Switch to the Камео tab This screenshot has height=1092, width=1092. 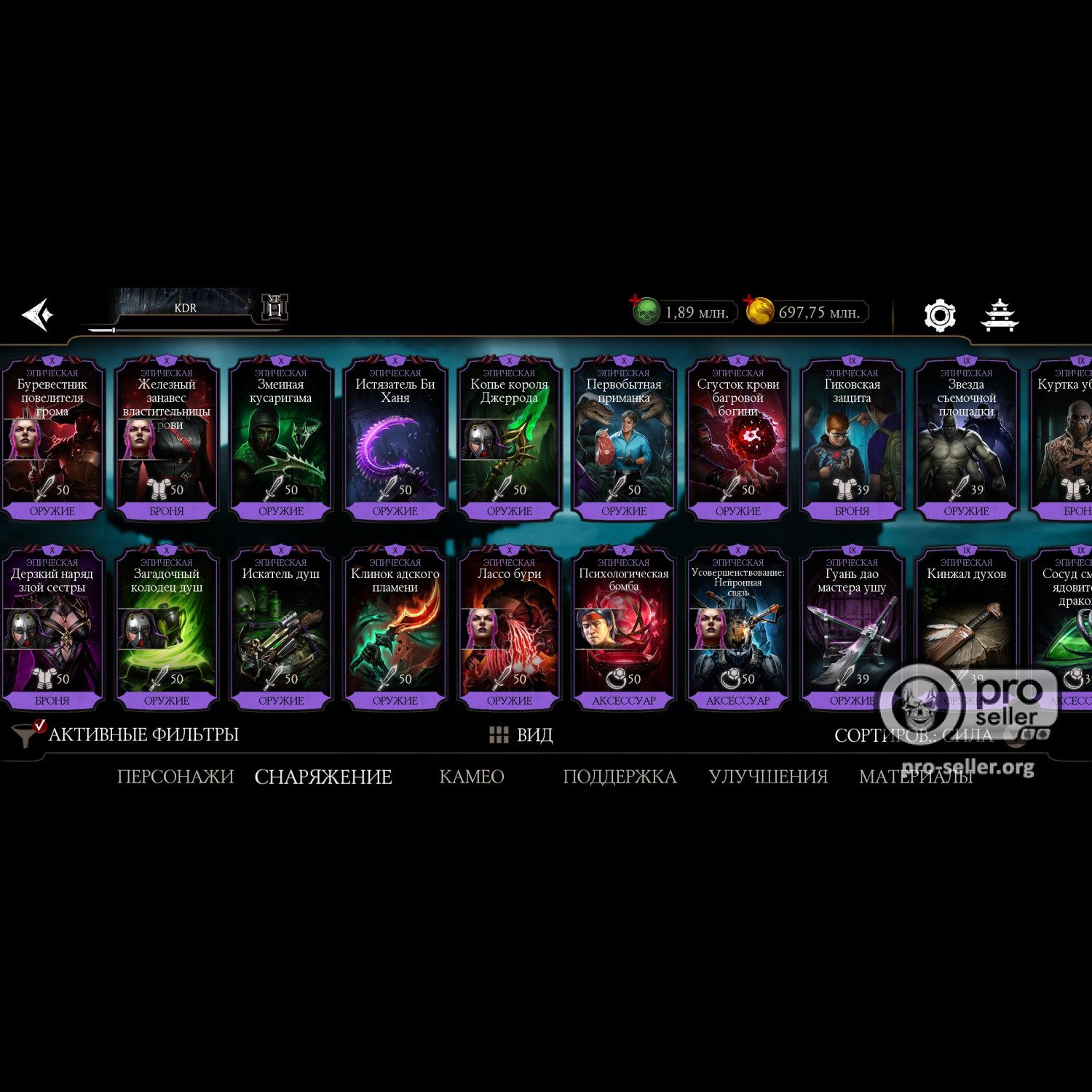pyautogui.click(x=472, y=777)
